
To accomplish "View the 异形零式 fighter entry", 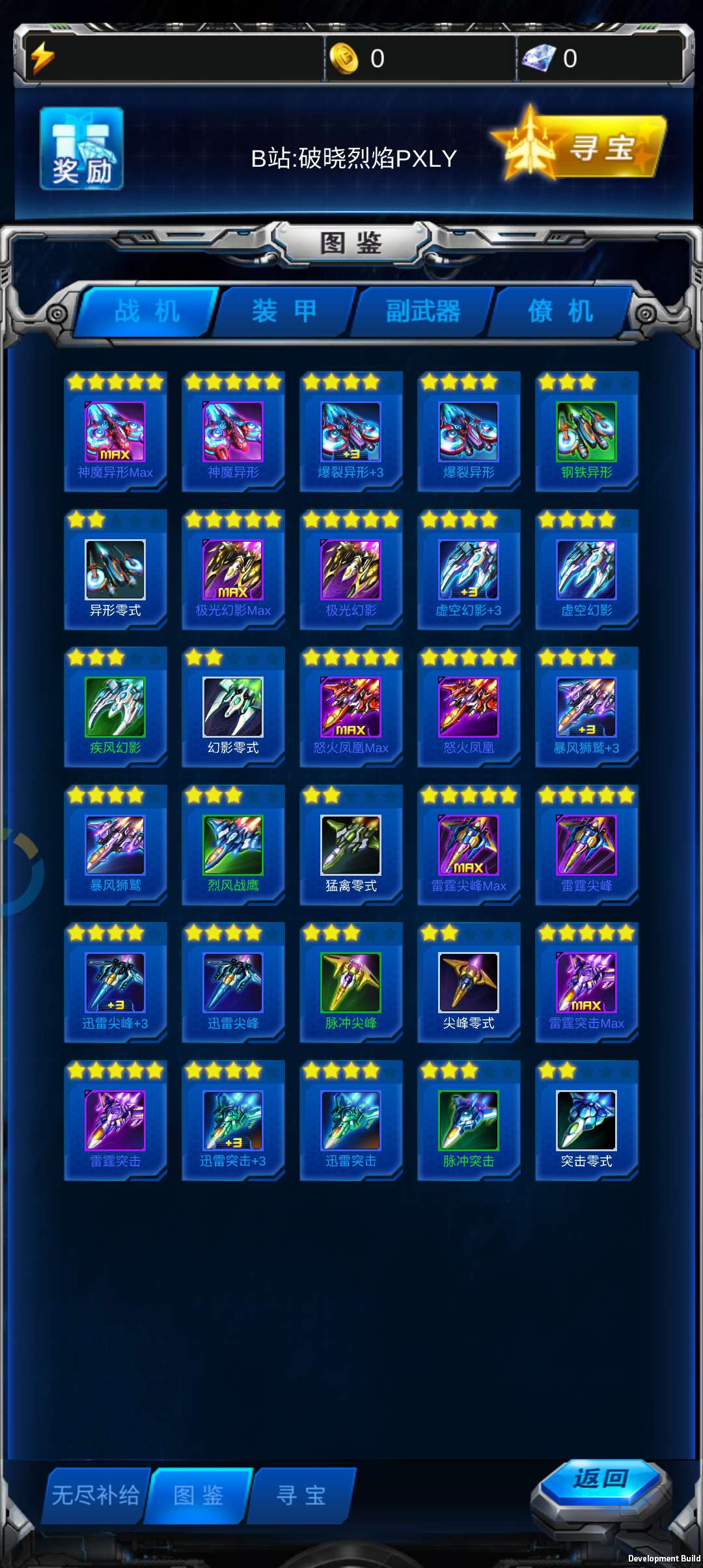I will click(x=115, y=570).
